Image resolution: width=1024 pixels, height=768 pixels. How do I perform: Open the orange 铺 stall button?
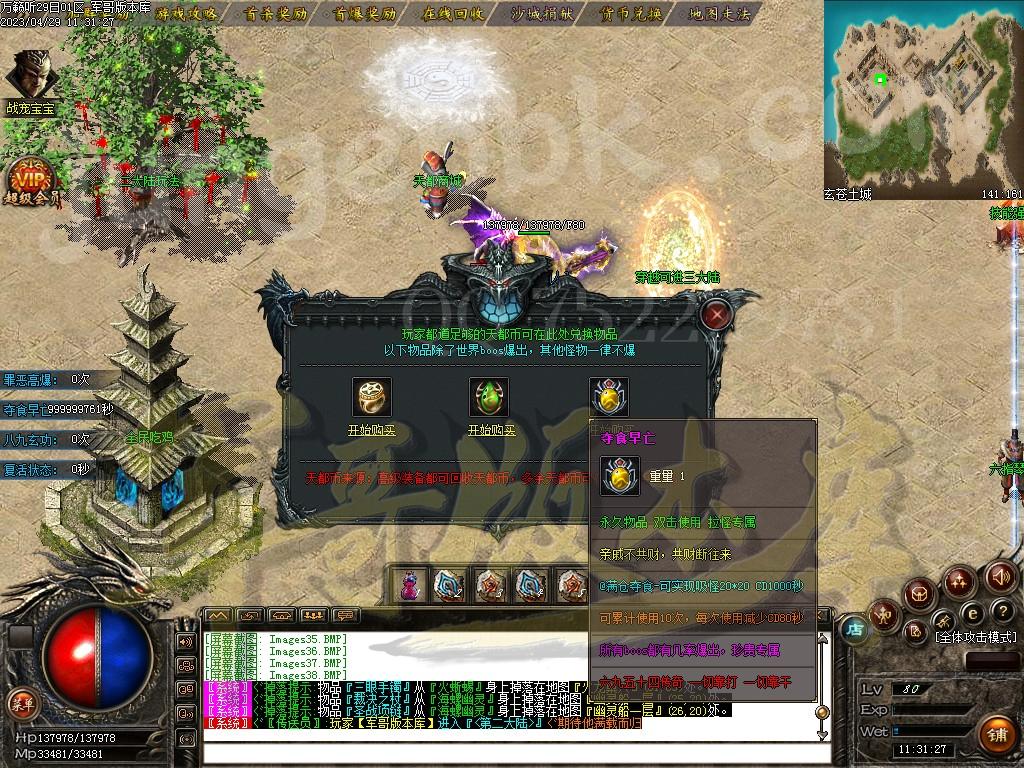[x=996, y=735]
